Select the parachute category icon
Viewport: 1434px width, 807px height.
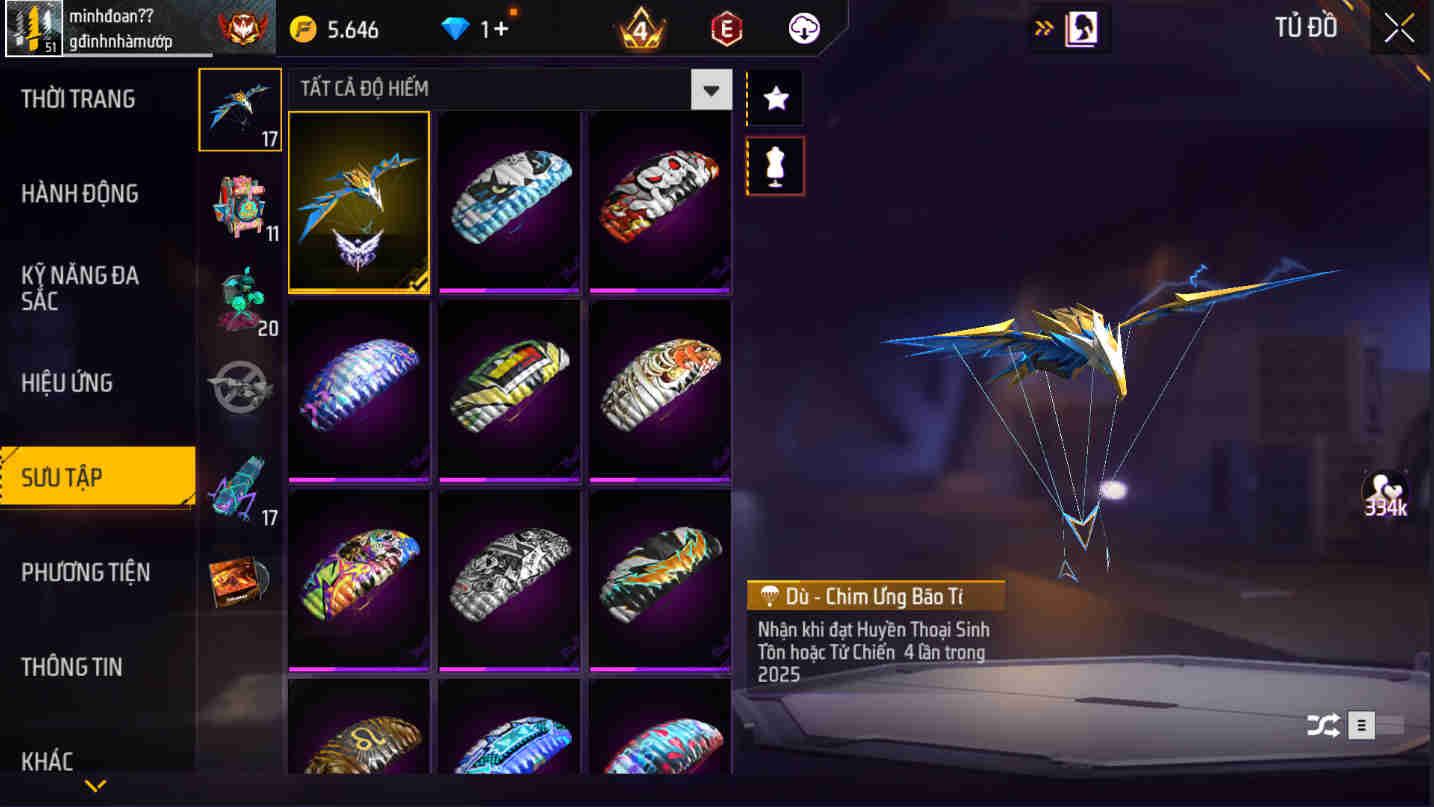click(x=239, y=110)
